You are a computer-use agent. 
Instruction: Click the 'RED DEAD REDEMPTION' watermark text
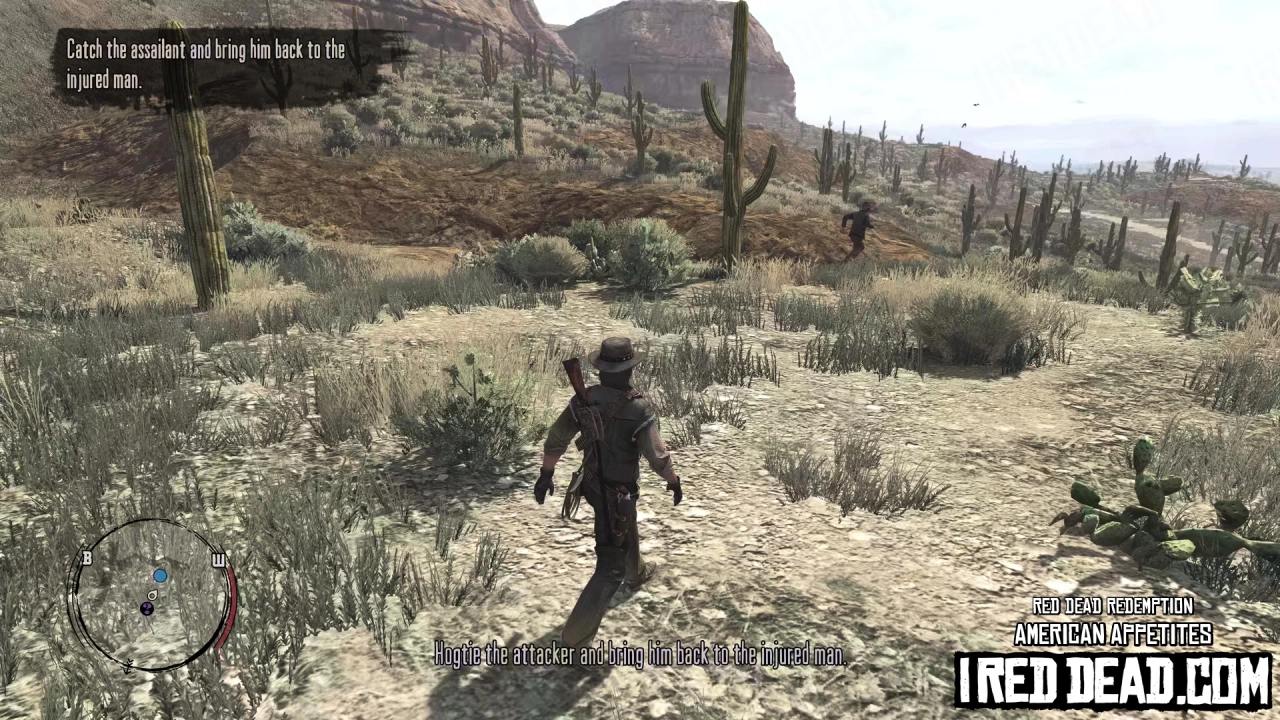[x=1113, y=606]
